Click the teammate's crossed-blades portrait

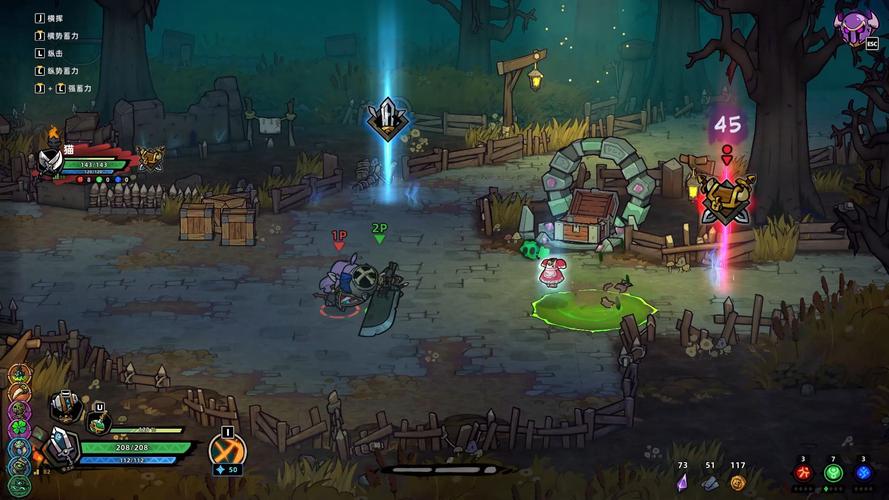tap(51, 160)
